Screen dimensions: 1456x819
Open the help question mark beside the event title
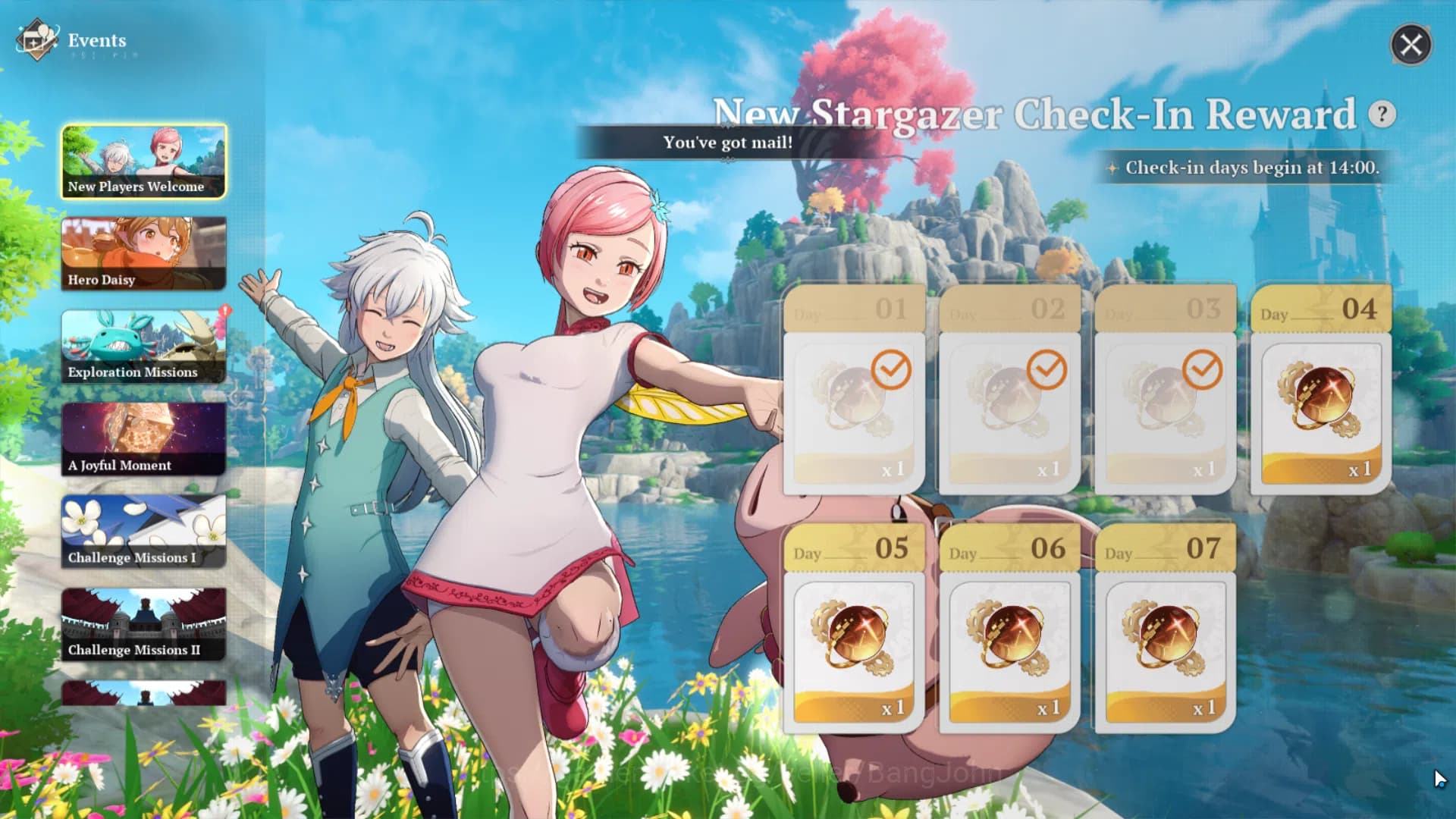pyautogui.click(x=1382, y=114)
